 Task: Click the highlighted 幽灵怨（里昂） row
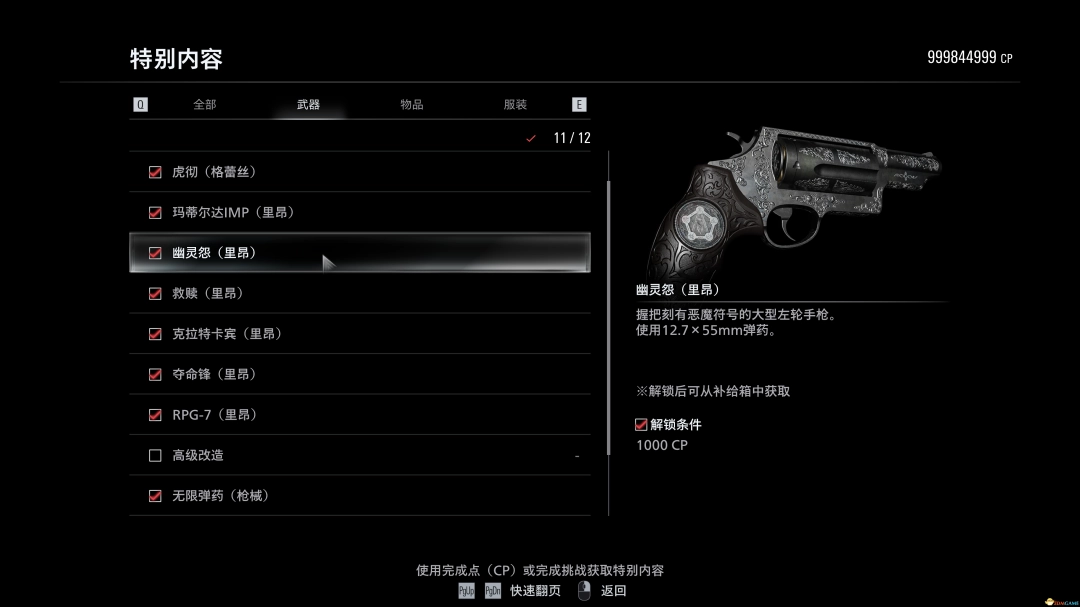click(359, 253)
